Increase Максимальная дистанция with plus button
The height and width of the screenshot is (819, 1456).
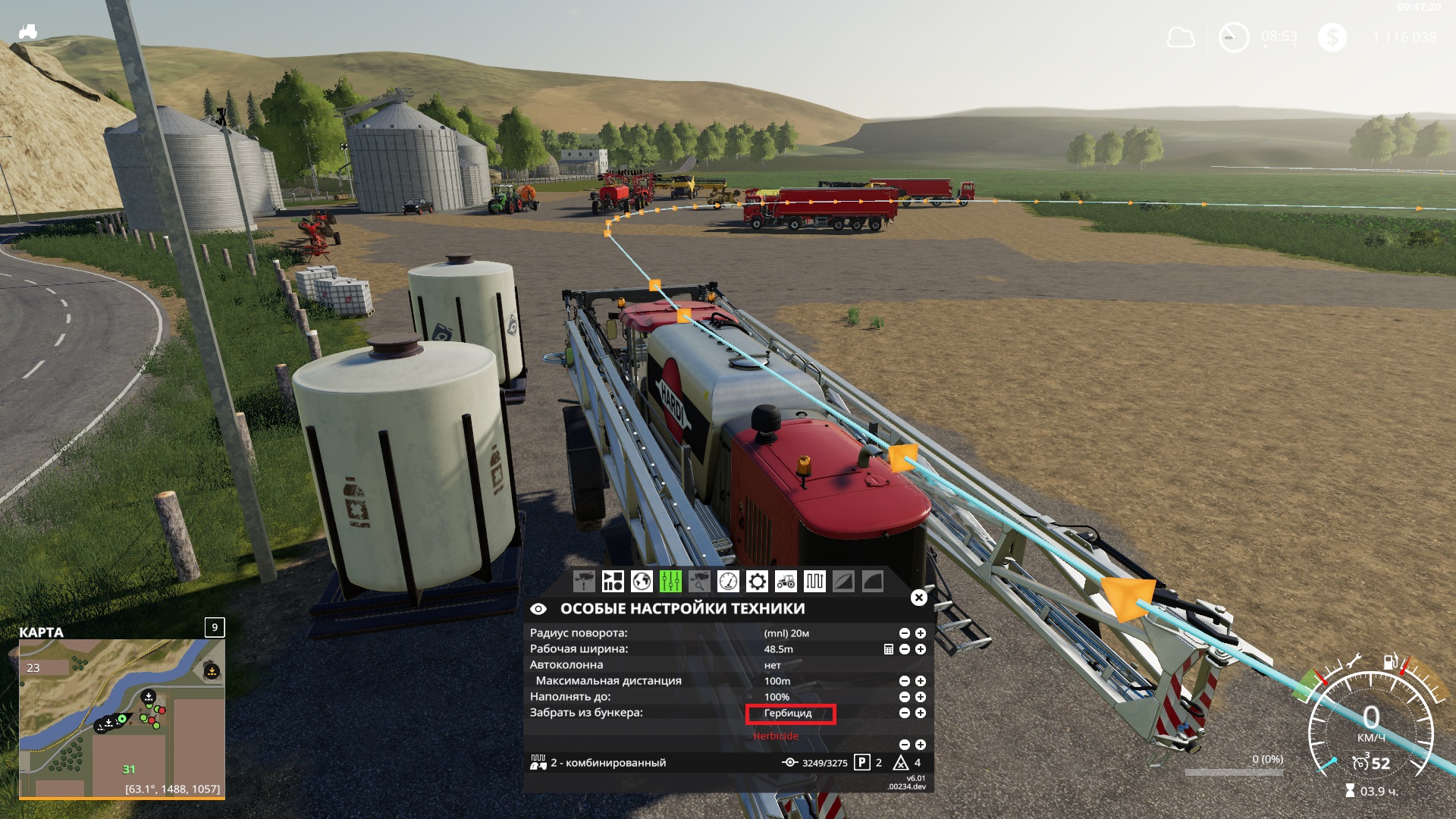[920, 680]
